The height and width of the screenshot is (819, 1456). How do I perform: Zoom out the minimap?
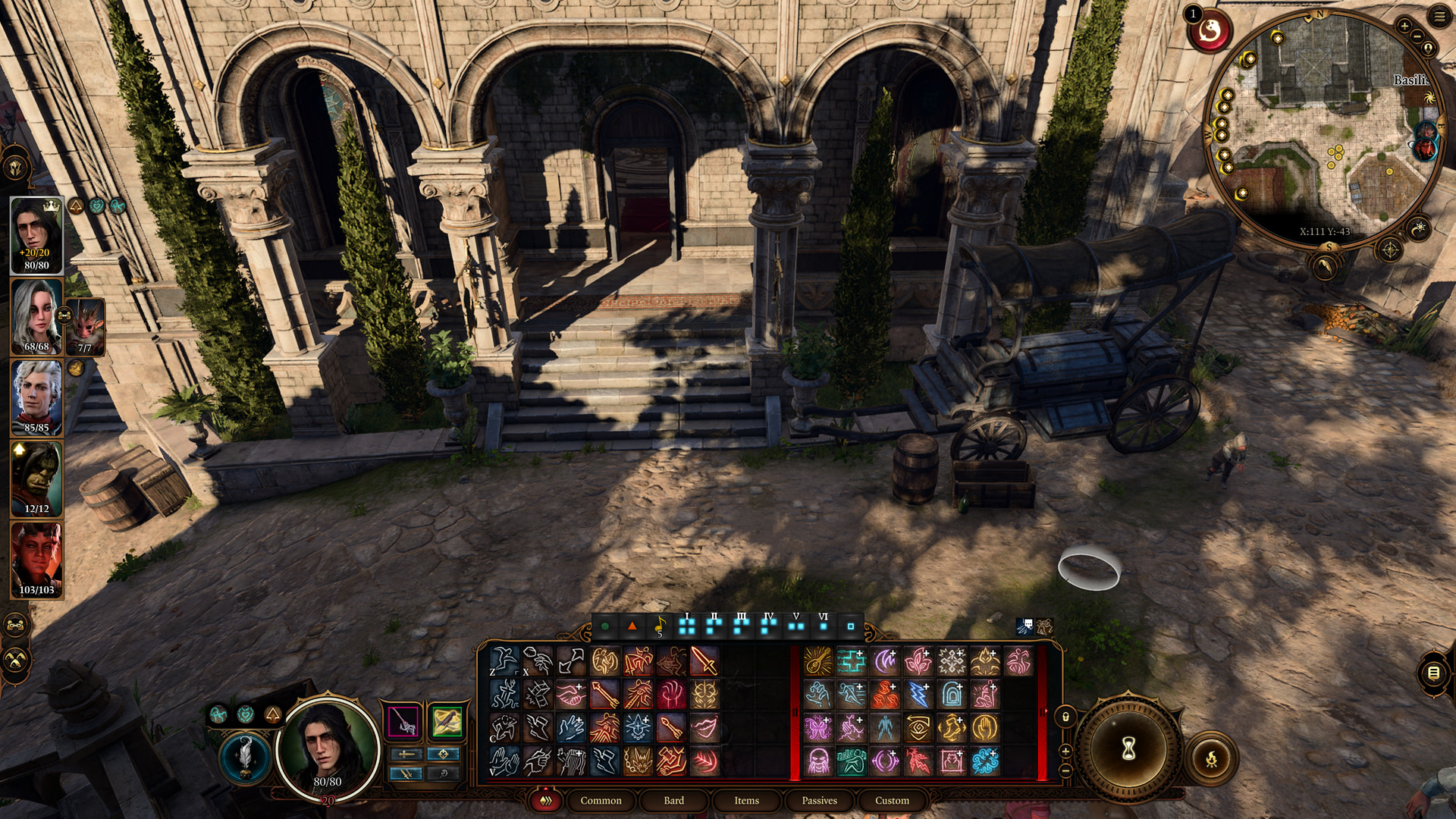pyautogui.click(x=1418, y=36)
